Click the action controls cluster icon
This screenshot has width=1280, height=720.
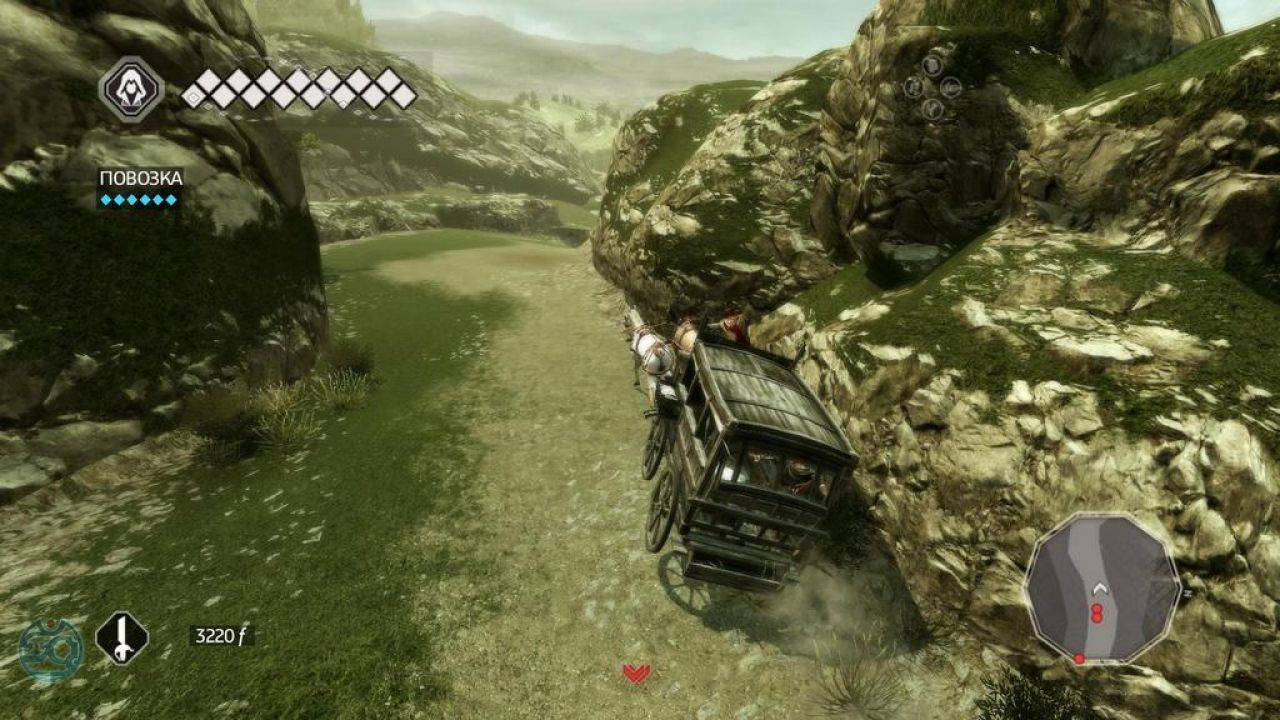[x=932, y=87]
